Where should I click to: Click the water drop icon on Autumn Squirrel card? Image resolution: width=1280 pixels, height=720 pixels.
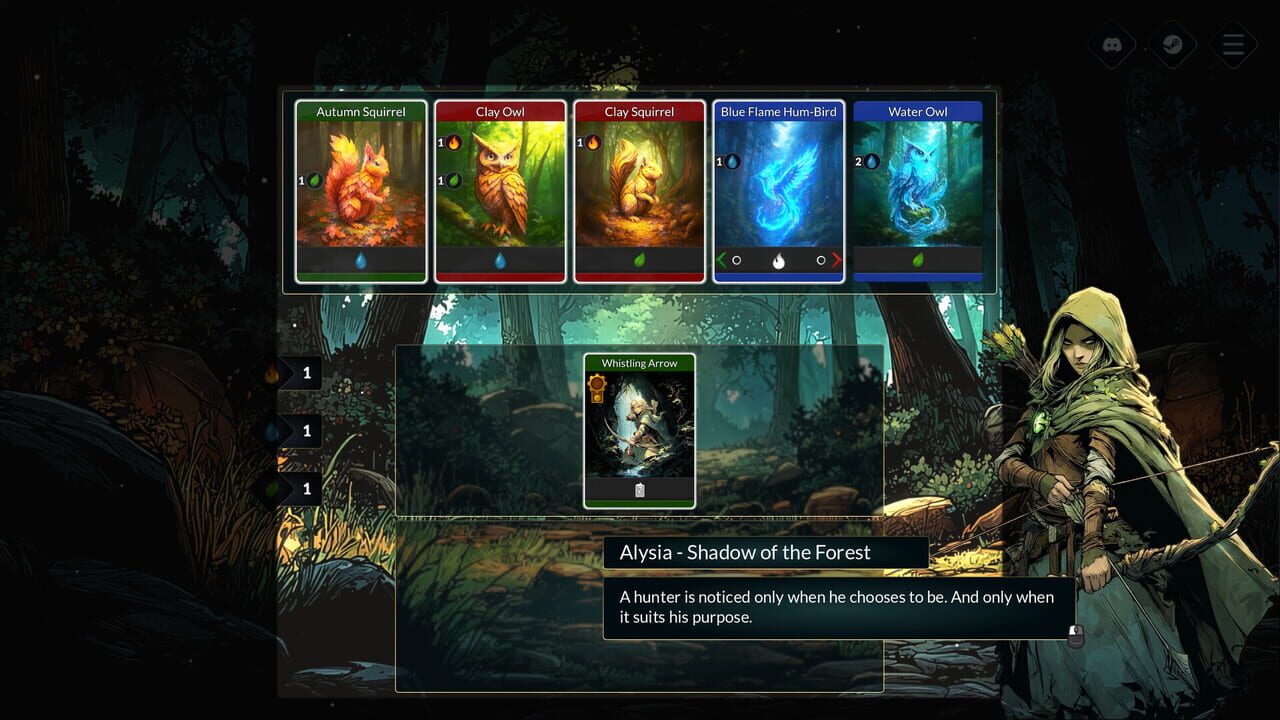click(x=360, y=259)
